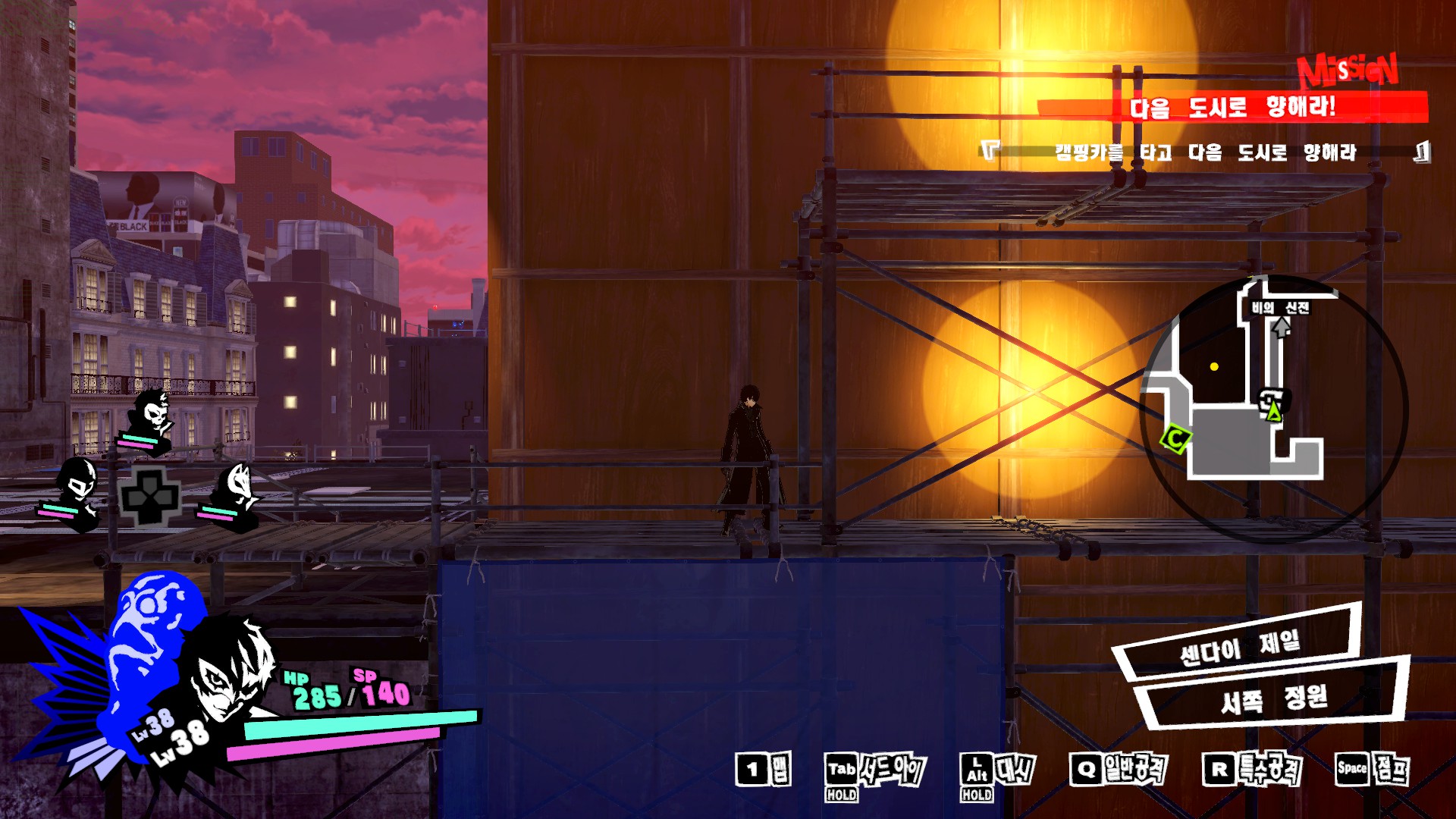The image size is (1456, 819).
Task: Click the green C checkpoint marker on minimap
Action: 1176,438
